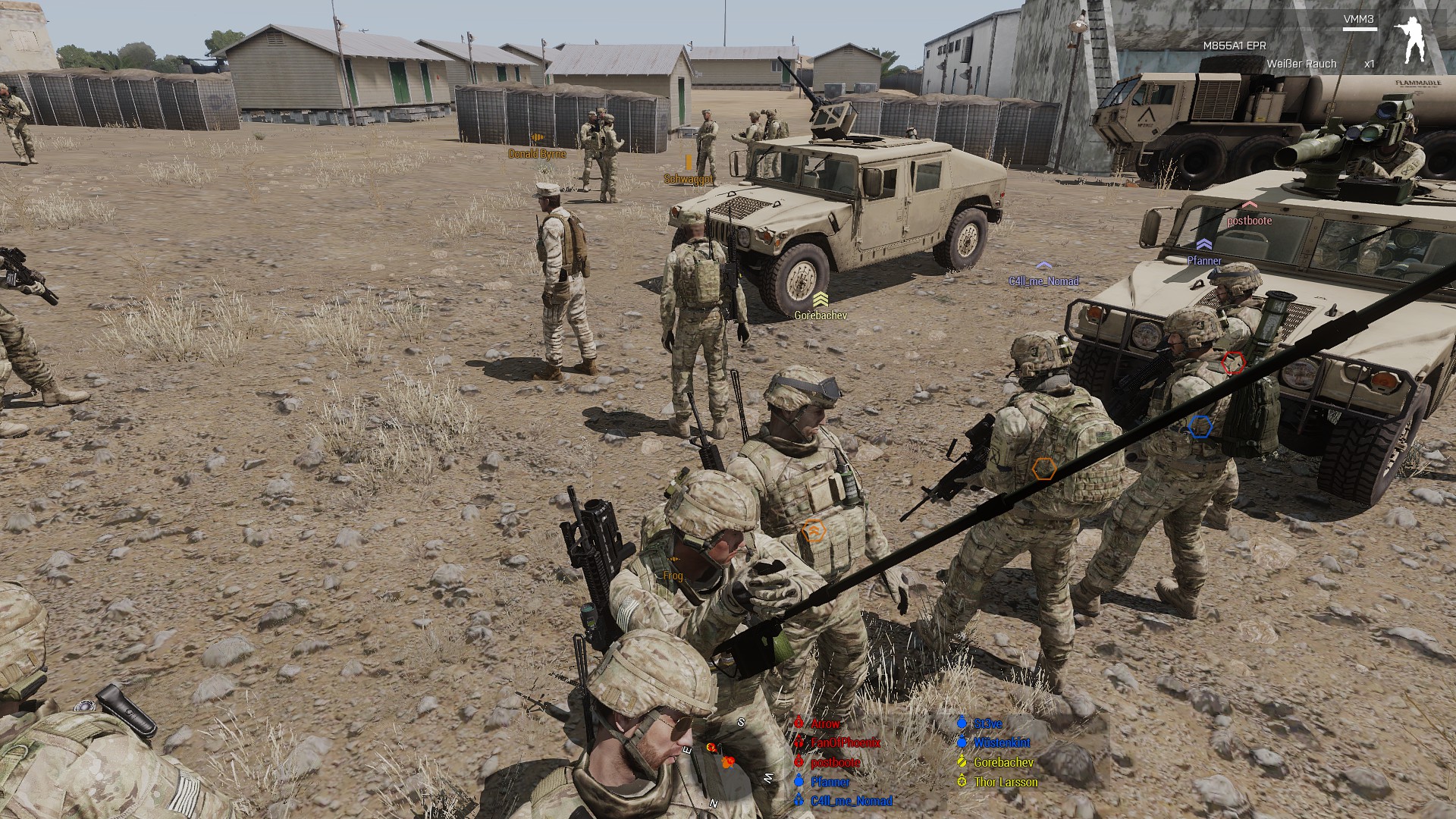The width and height of the screenshot is (1456, 819).
Task: Click the soldier stance indicator icon
Action: 1412,41
